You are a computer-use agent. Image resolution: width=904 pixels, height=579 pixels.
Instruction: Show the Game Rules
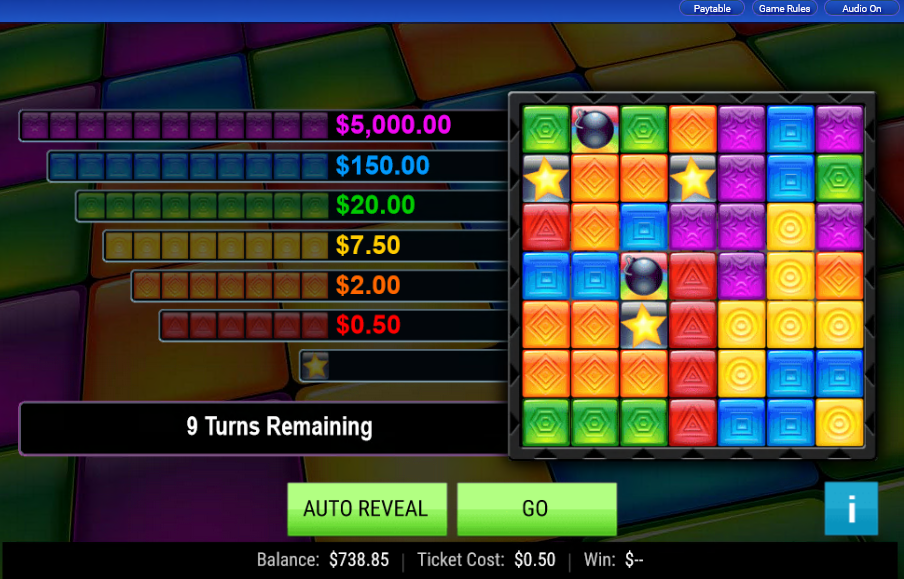point(785,9)
